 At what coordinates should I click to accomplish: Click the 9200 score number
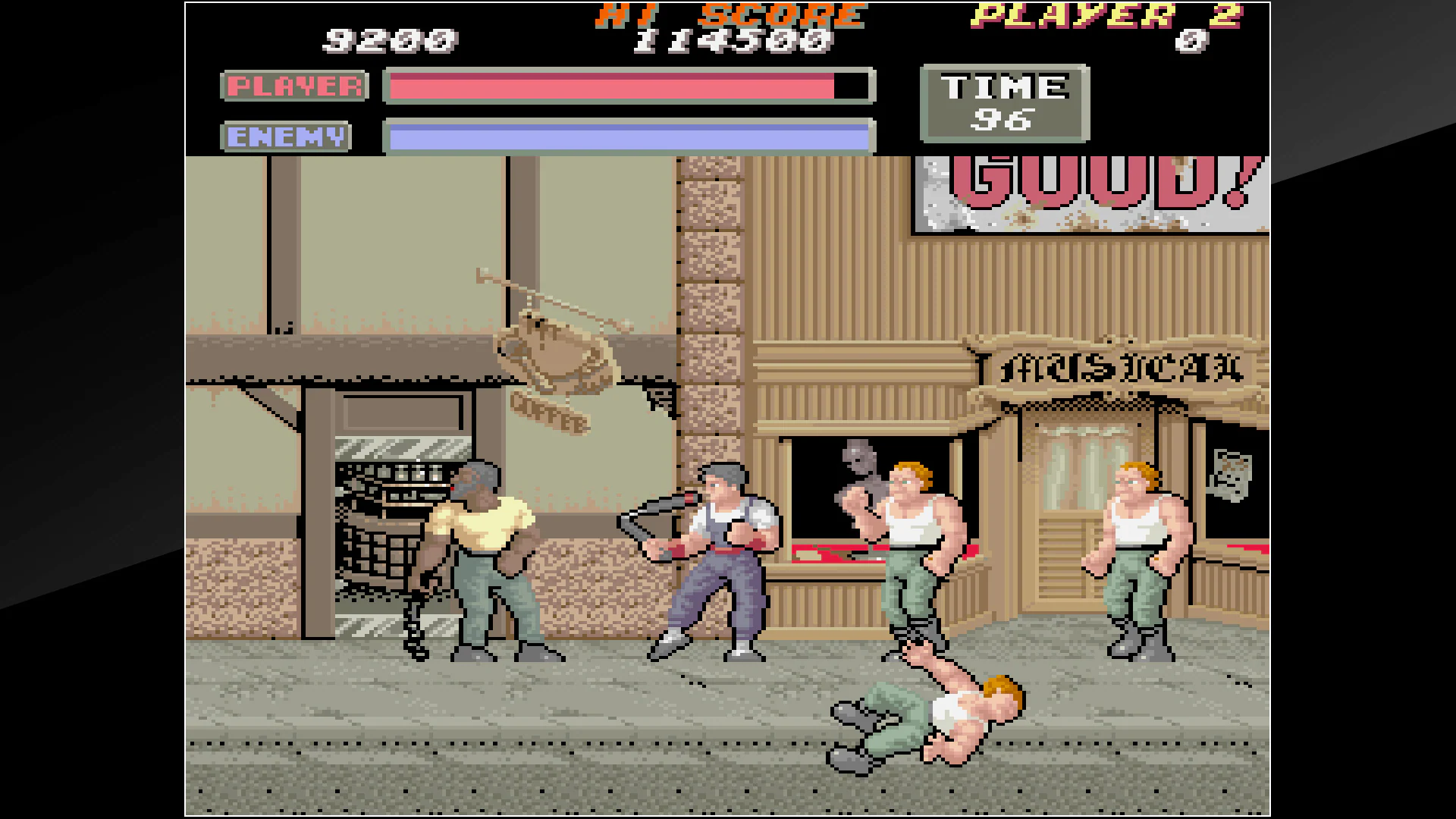coord(391,42)
